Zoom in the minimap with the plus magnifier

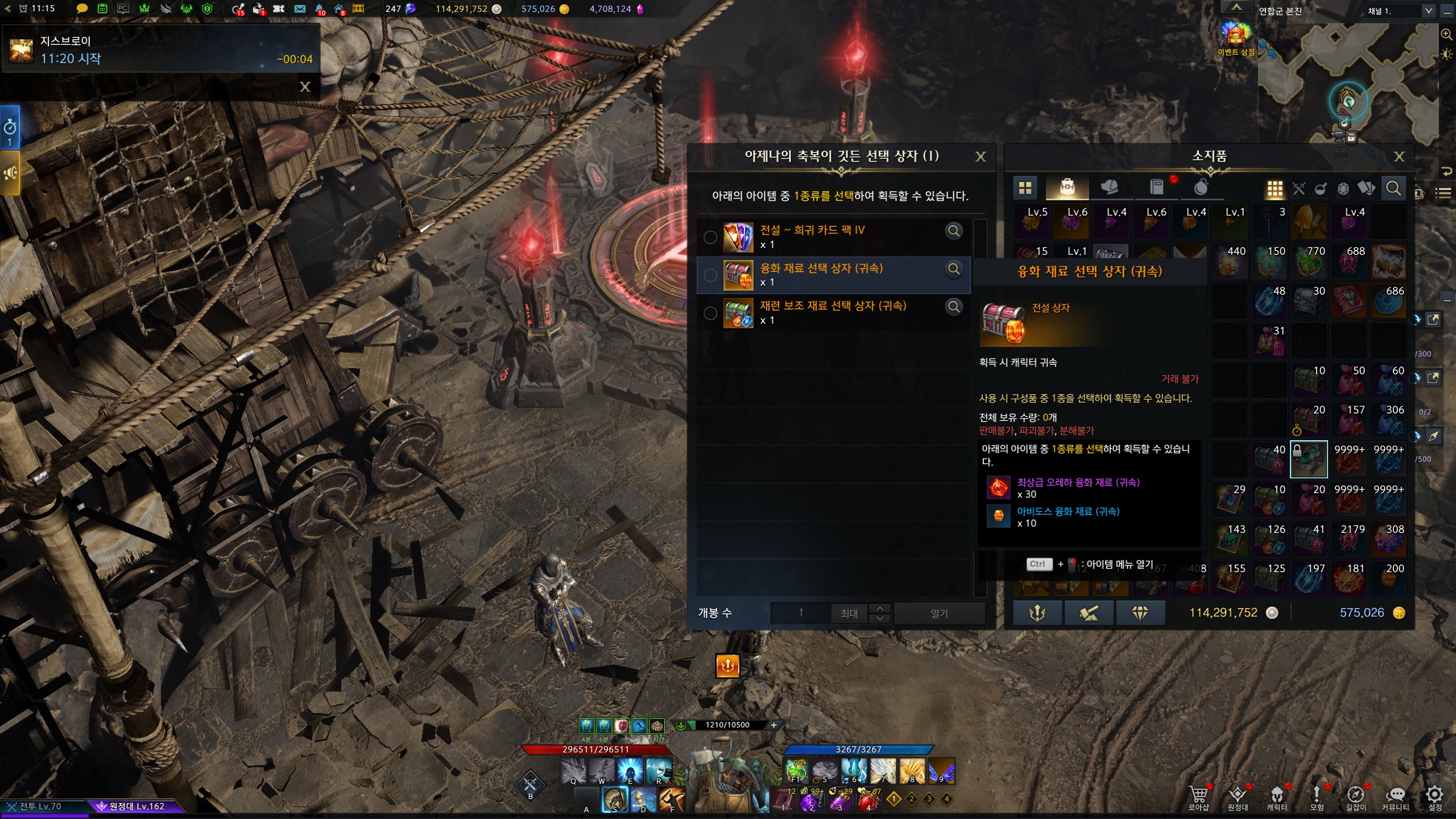point(1446,34)
